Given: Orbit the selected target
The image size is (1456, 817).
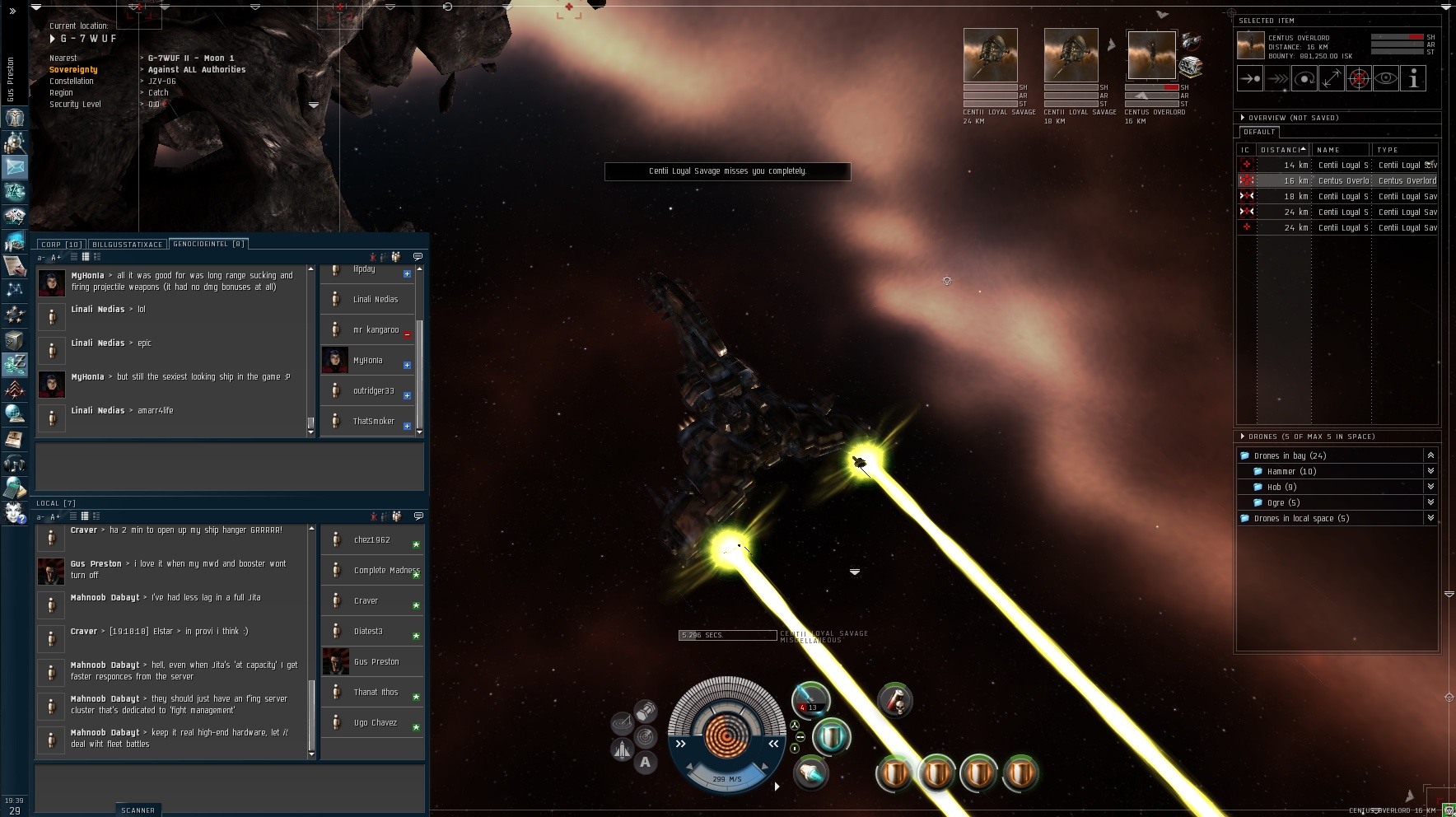Looking at the screenshot, I should coord(1304,79).
